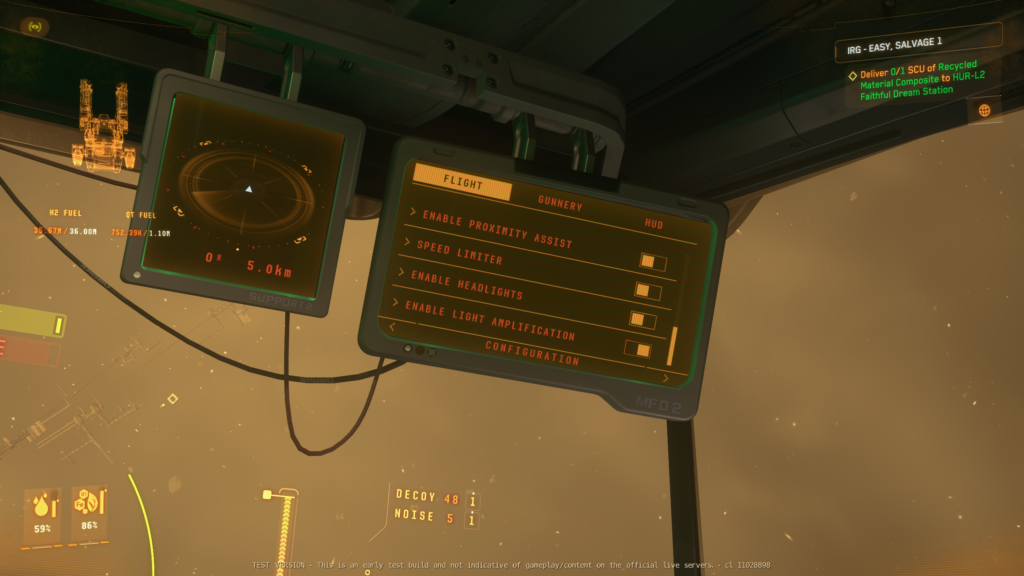This screenshot has height=576, width=1024.
Task: Toggle the Speed Limiter switch
Action: [647, 291]
